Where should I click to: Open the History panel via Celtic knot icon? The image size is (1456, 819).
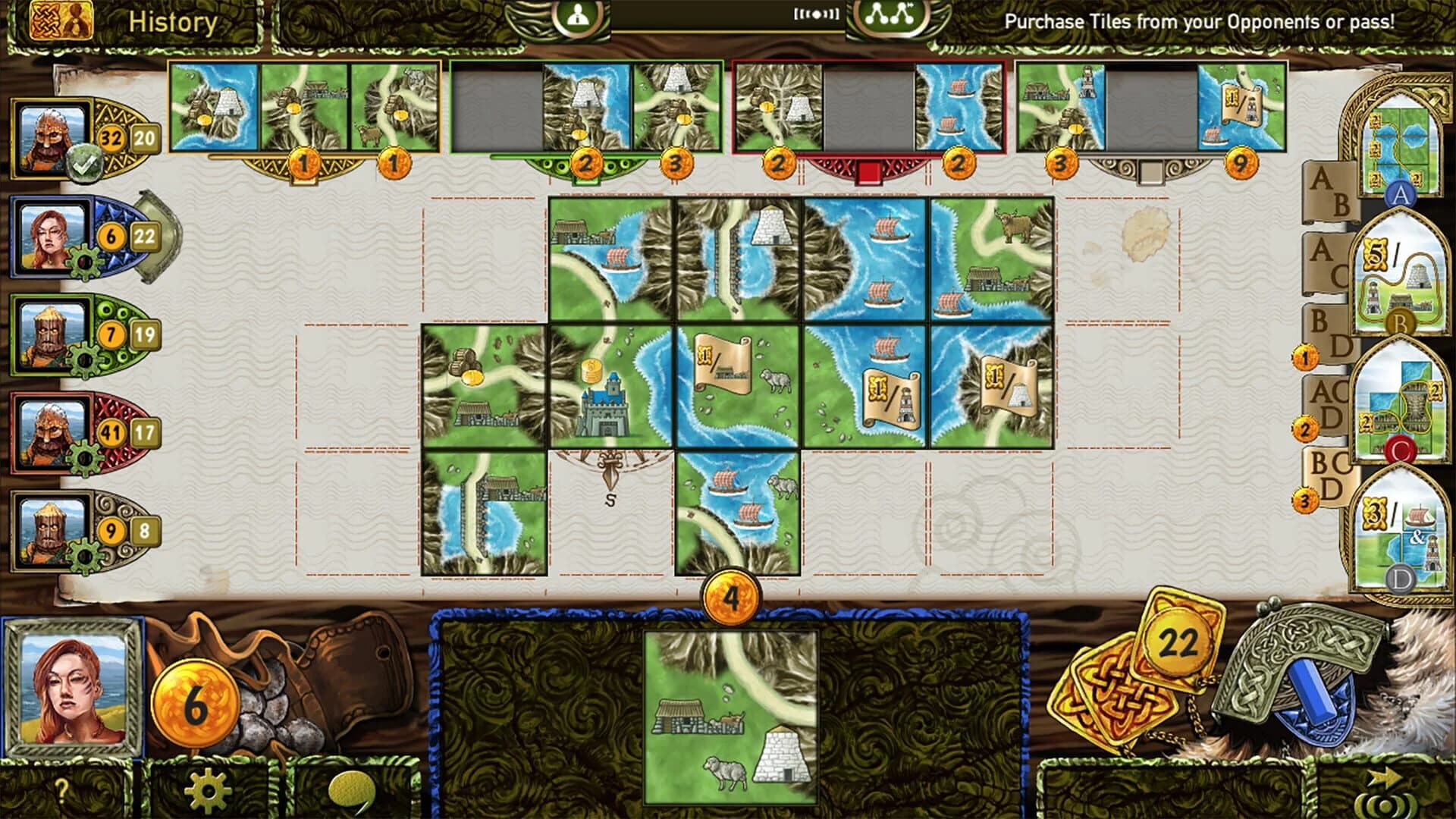click(45, 19)
